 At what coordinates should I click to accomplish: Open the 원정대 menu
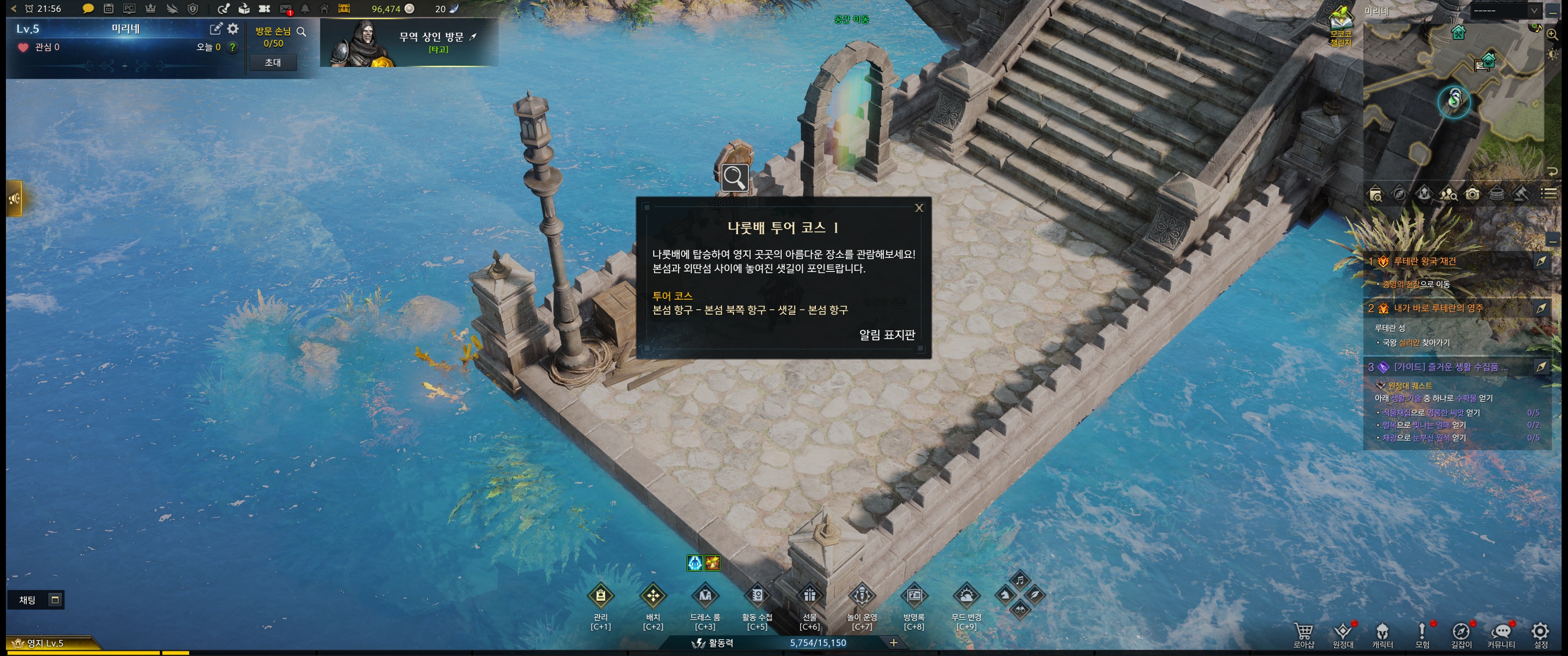1343,633
